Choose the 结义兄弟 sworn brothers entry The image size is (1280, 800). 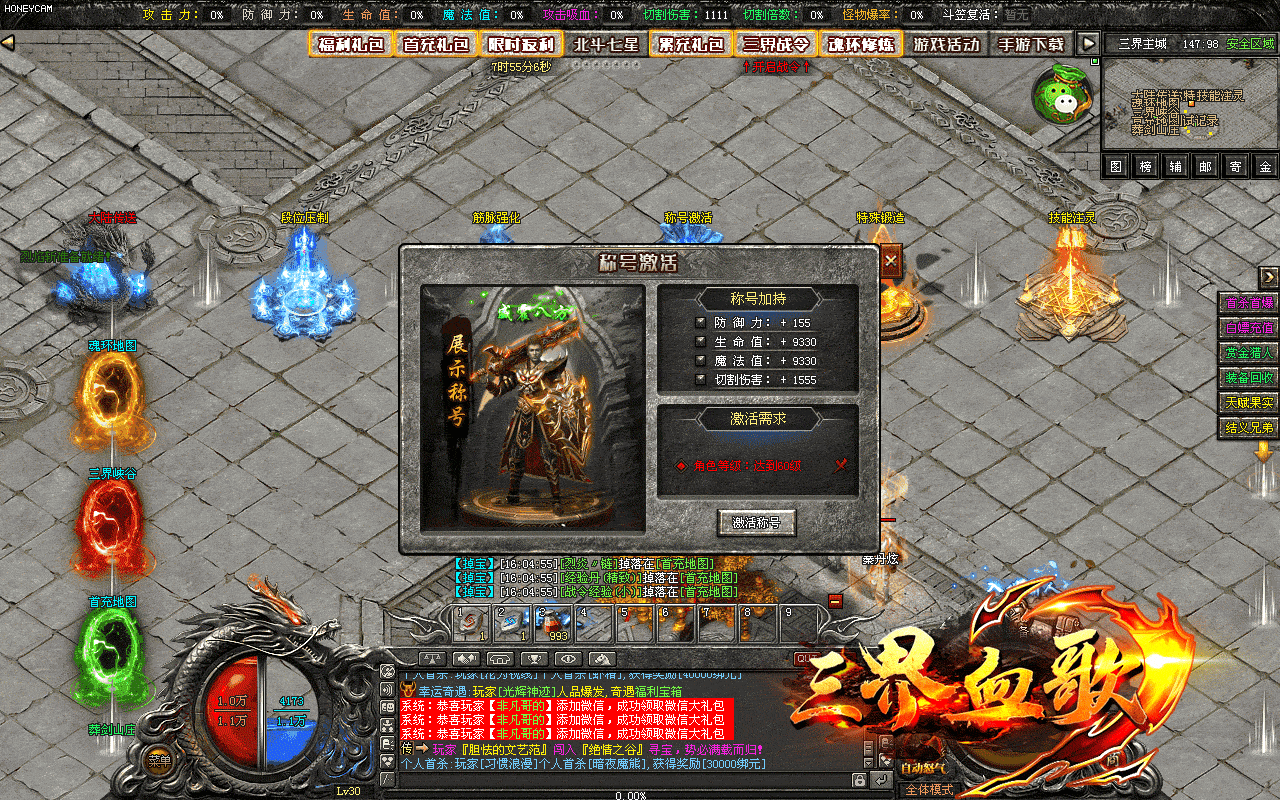1249,427
